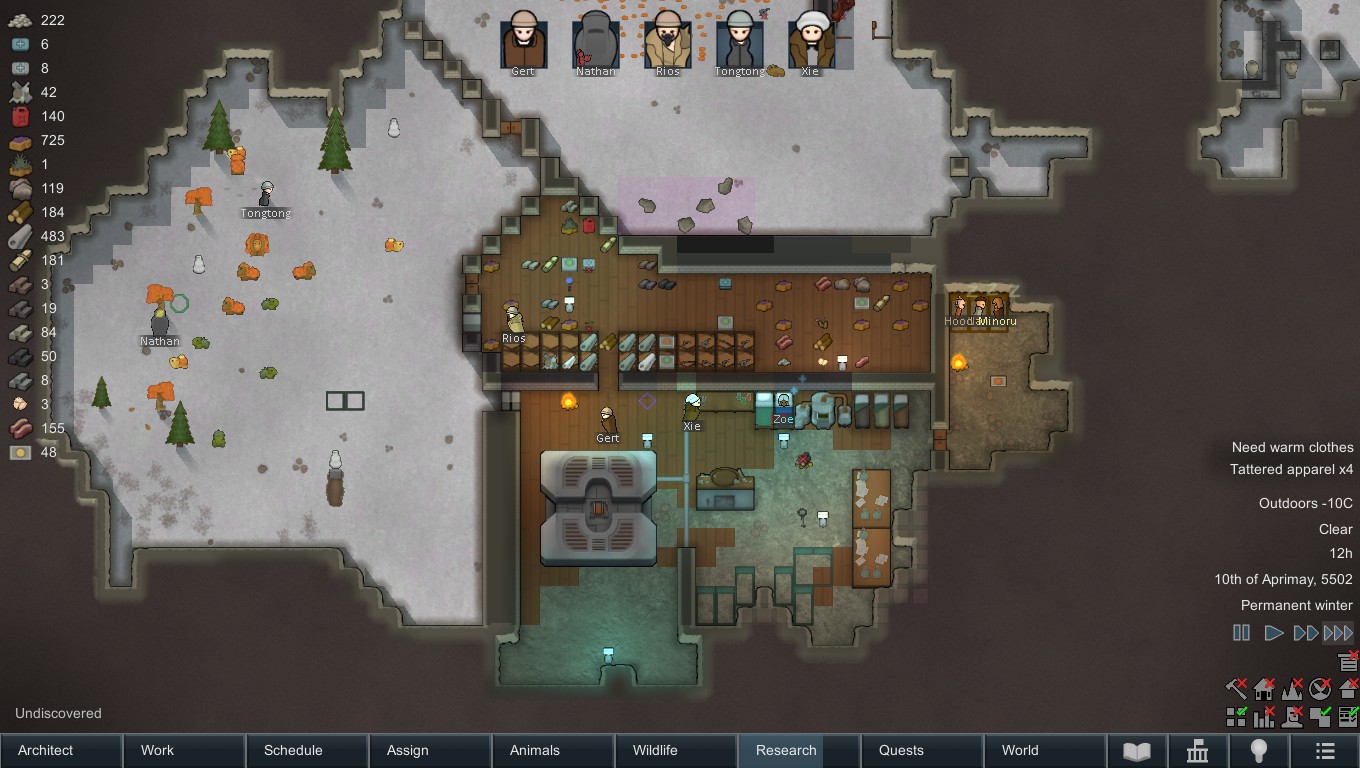Screen dimensions: 1360x768
Task: Switch to the Quests tab
Action: [x=902, y=750]
